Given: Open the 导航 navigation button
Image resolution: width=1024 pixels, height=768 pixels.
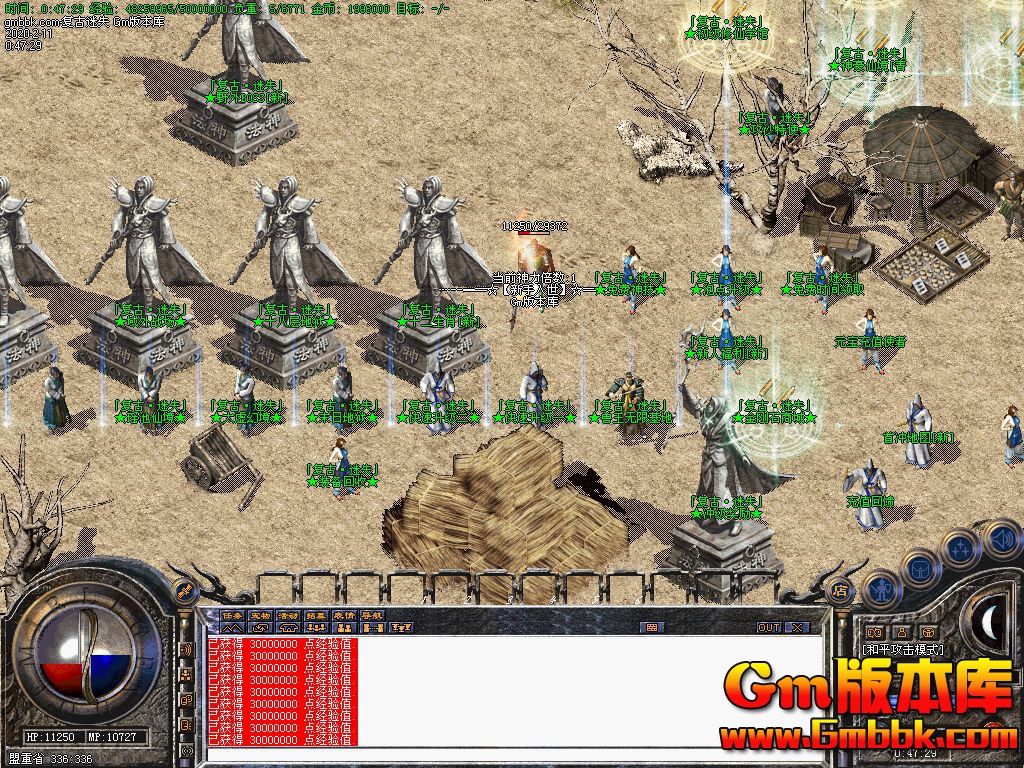Looking at the screenshot, I should click(x=372, y=614).
